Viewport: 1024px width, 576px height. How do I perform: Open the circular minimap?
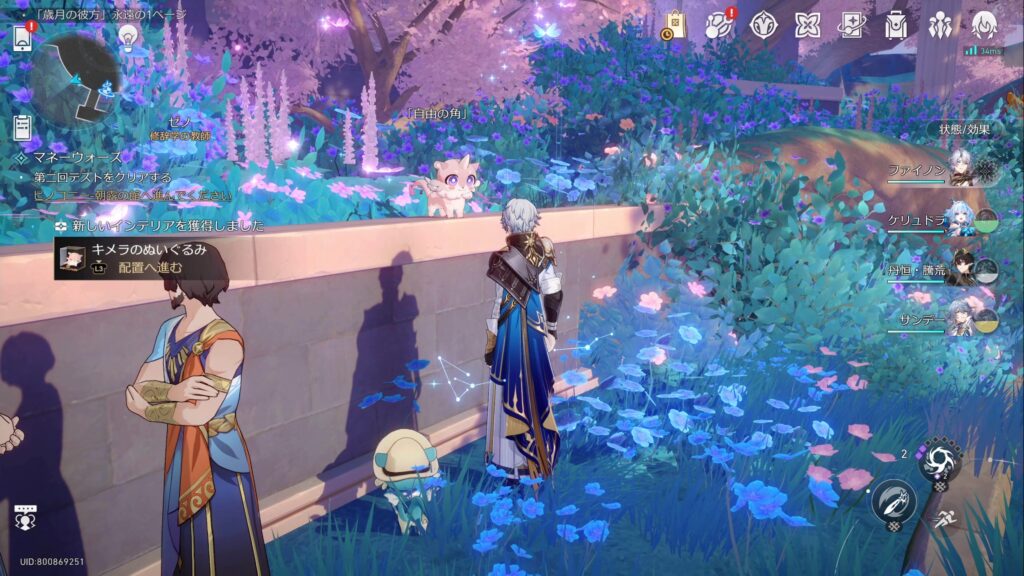pos(75,76)
